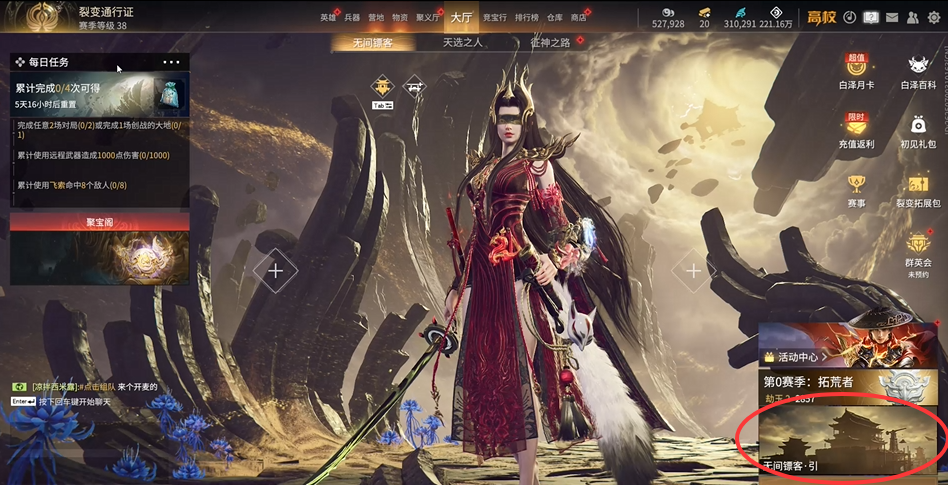Open the 赛事 tournament trophy icon
The height and width of the screenshot is (485, 948).
click(856, 188)
